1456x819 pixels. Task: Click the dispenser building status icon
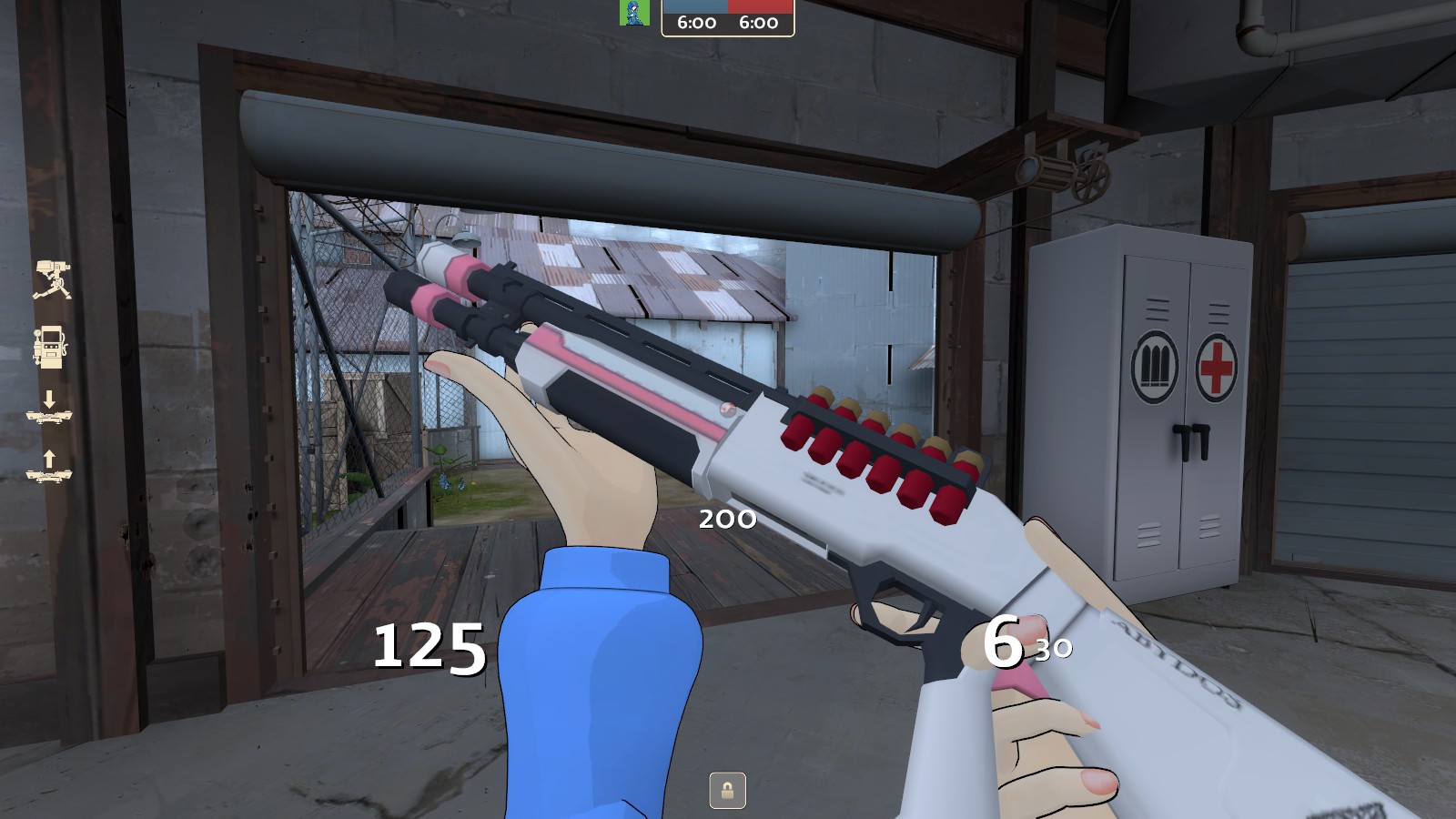[49, 347]
